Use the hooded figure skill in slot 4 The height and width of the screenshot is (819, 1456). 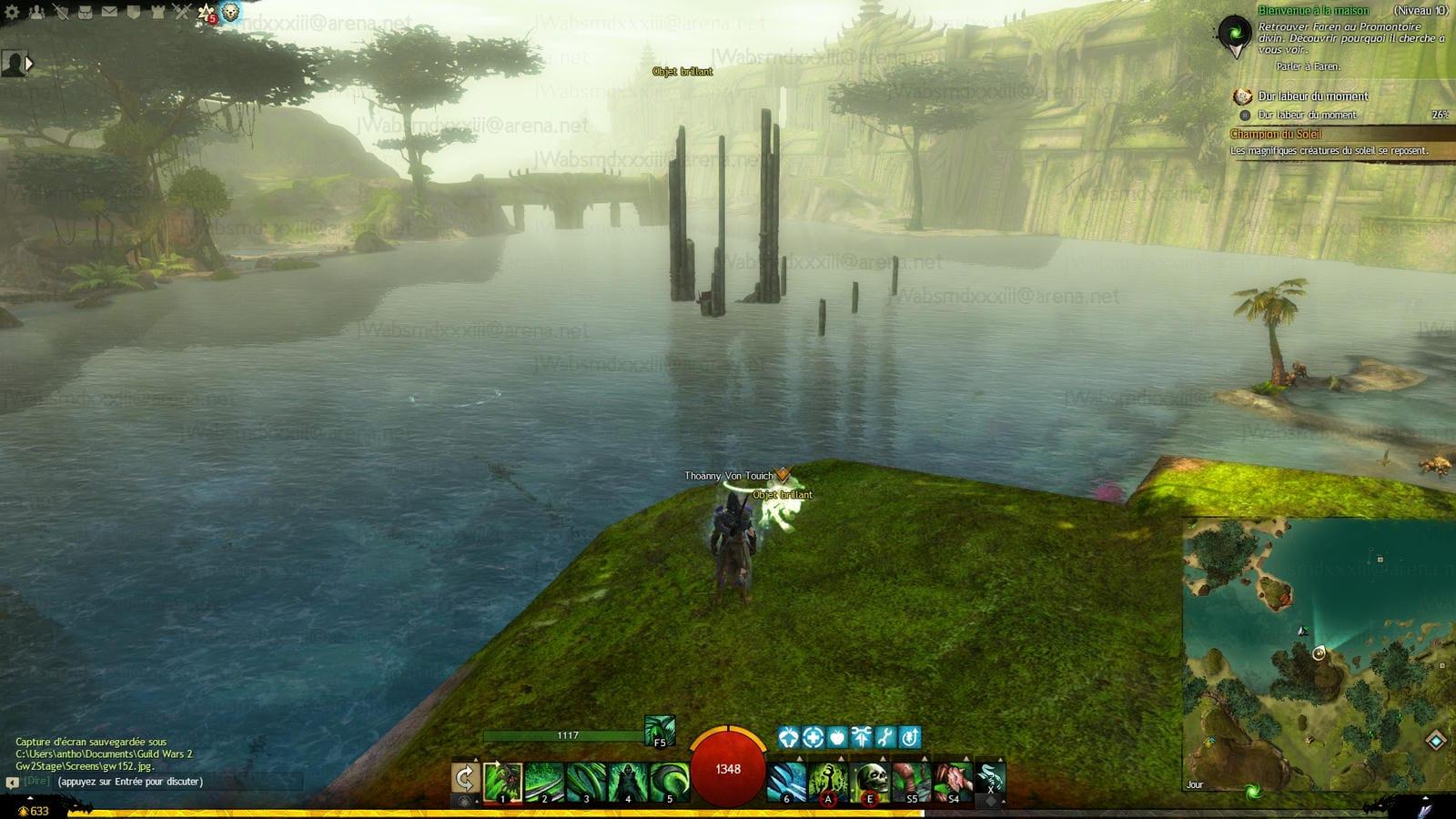(627, 782)
